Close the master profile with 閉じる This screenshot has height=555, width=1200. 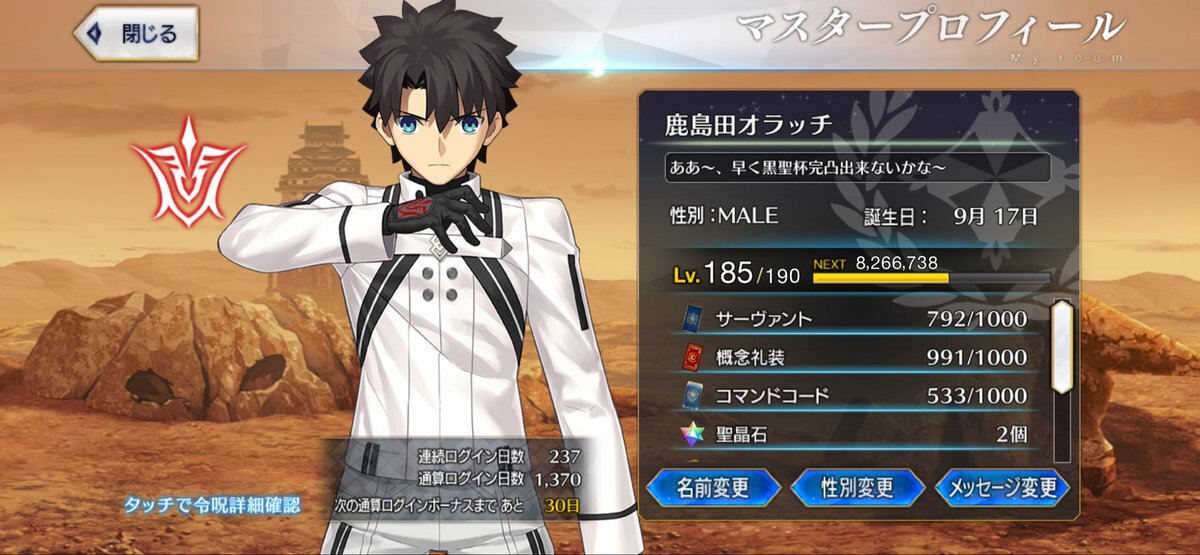pos(136,34)
